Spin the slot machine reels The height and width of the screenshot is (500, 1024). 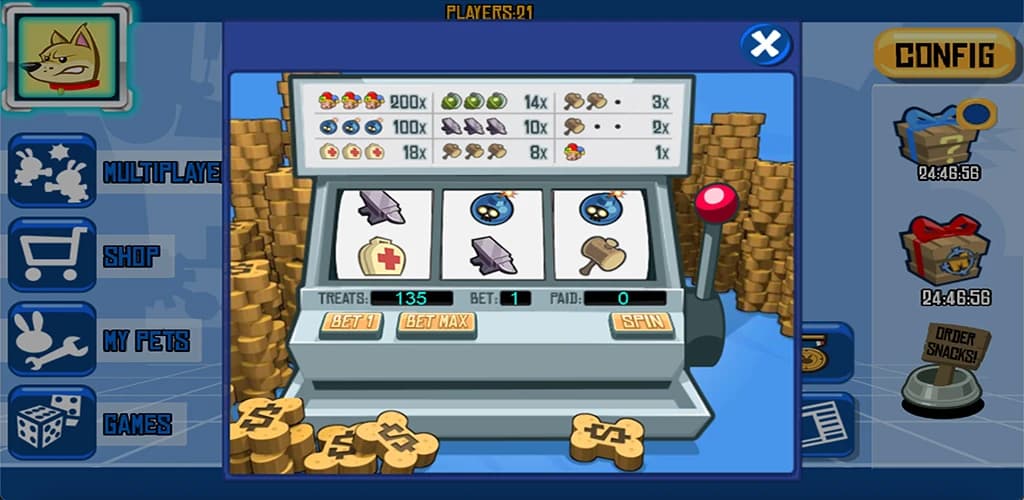pyautogui.click(x=641, y=323)
